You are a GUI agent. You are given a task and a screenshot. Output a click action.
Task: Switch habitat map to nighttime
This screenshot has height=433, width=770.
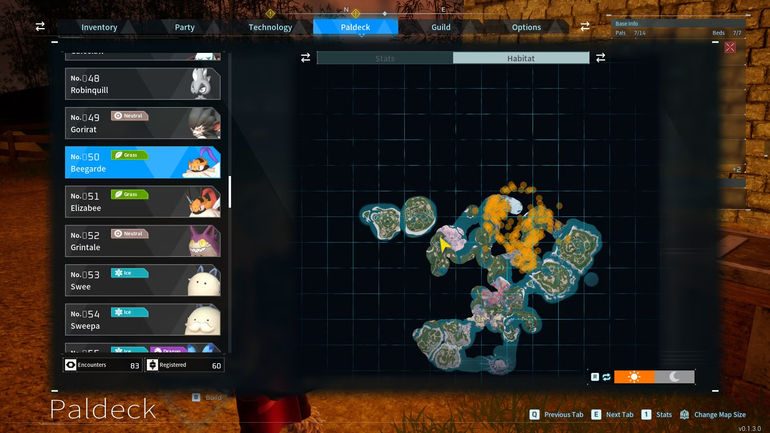pyautogui.click(x=675, y=377)
